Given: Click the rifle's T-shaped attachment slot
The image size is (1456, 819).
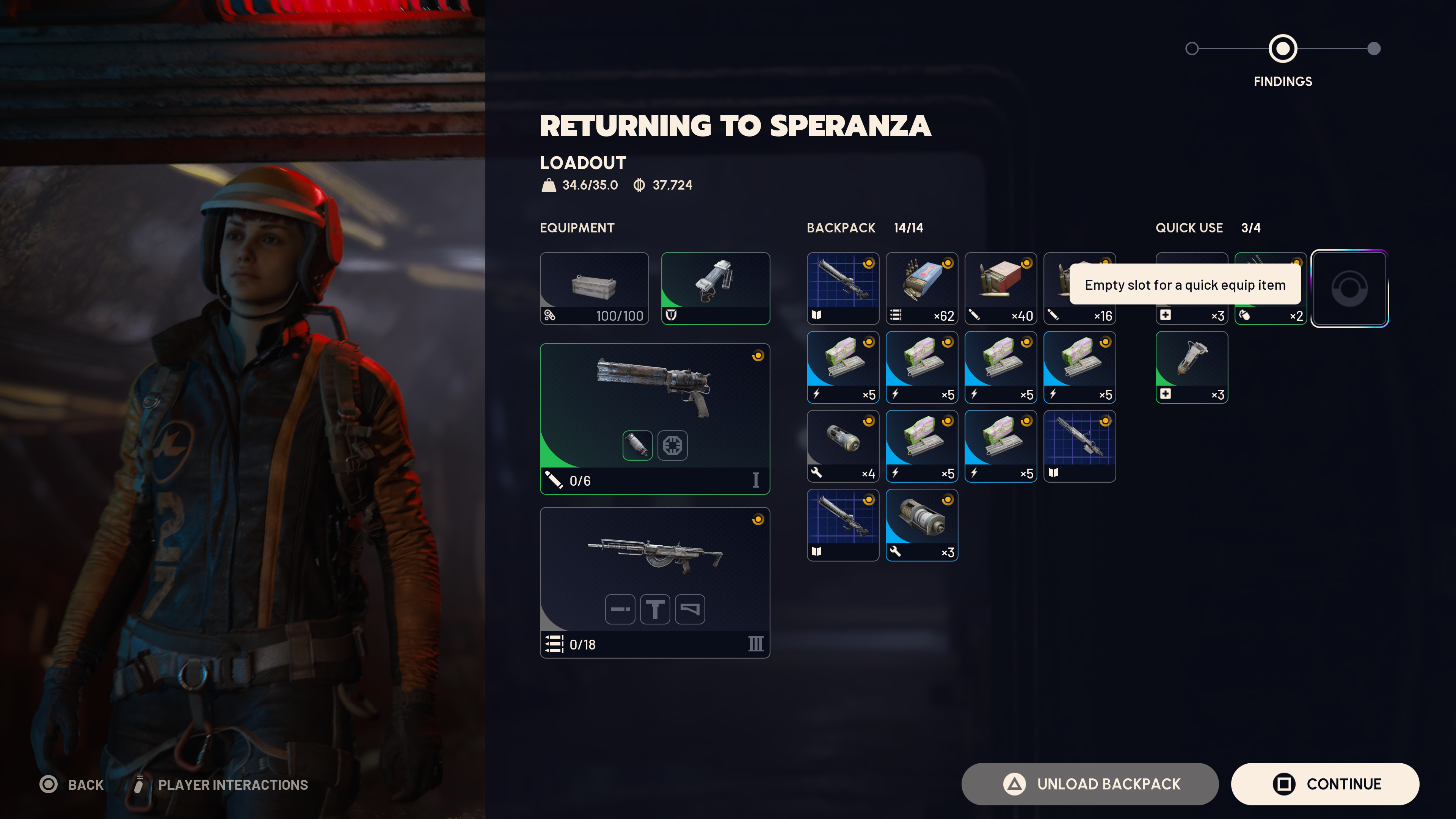Looking at the screenshot, I should click(654, 609).
